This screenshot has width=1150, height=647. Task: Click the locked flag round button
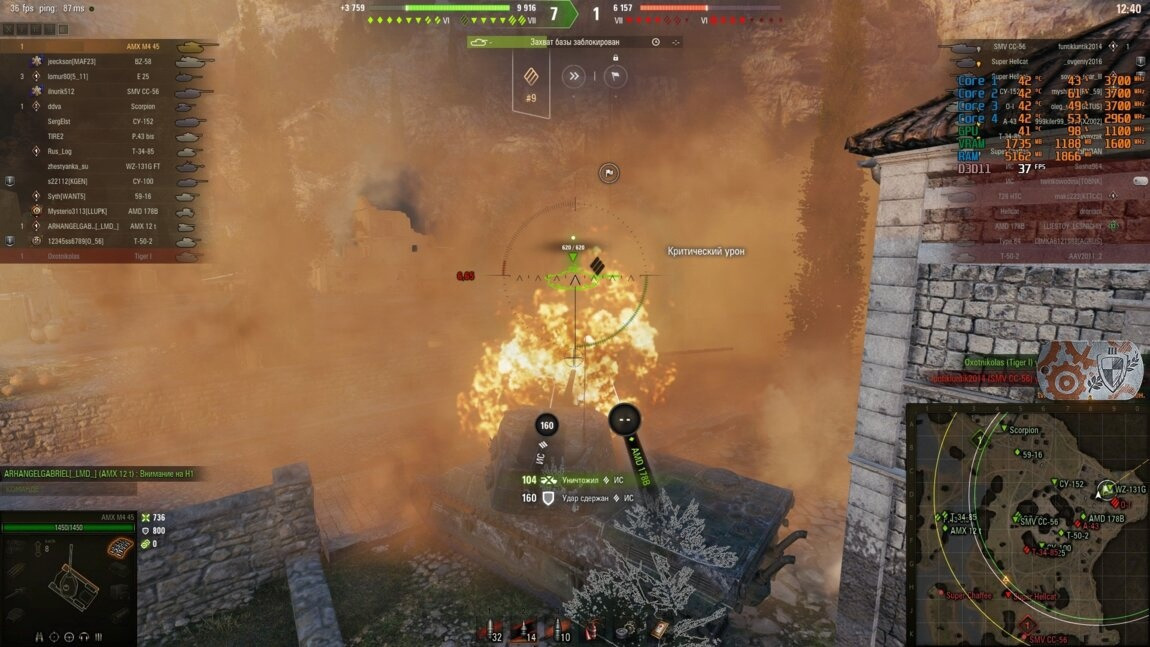615,75
